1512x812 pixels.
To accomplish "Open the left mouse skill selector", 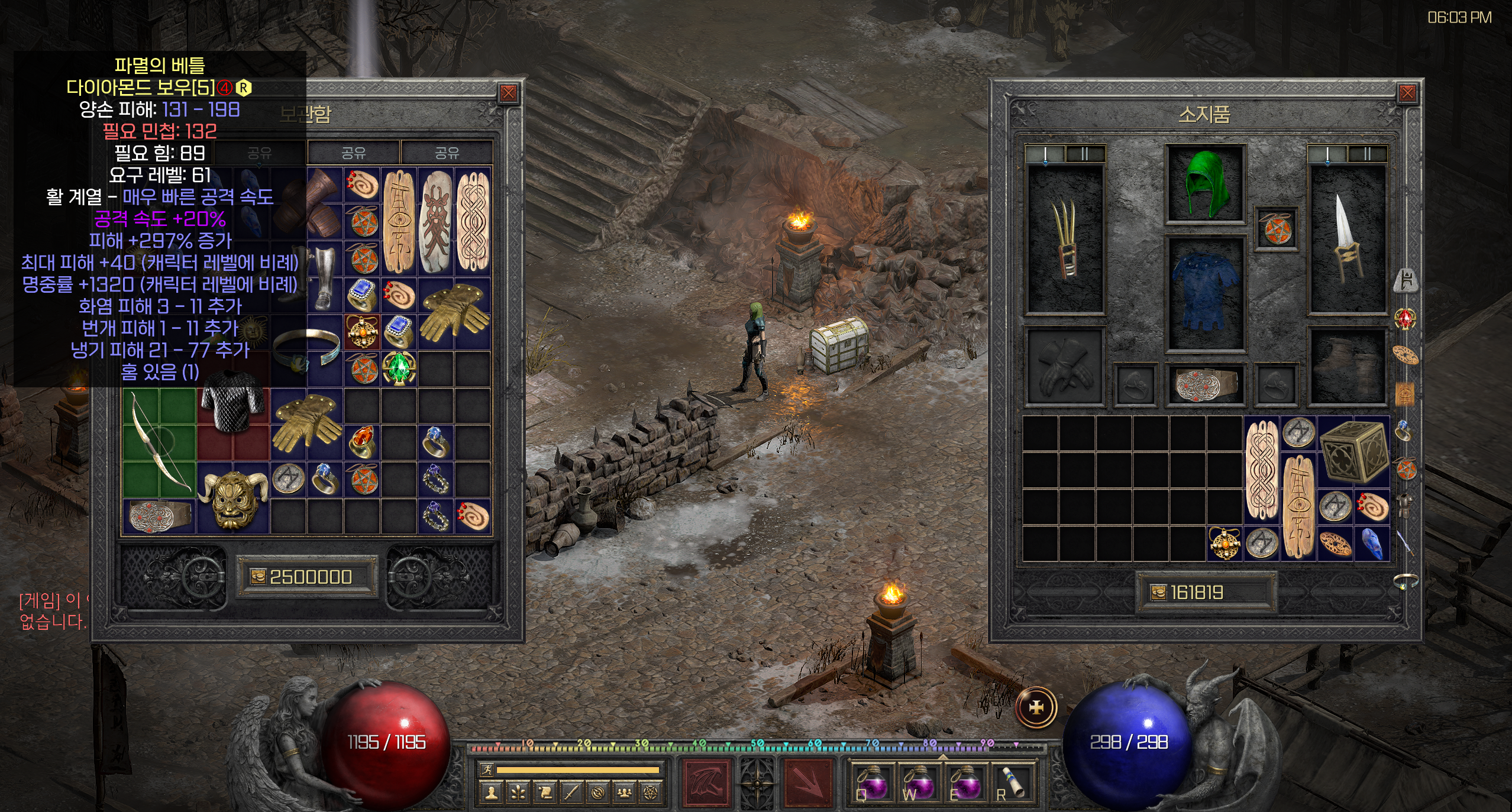I will pos(705,783).
